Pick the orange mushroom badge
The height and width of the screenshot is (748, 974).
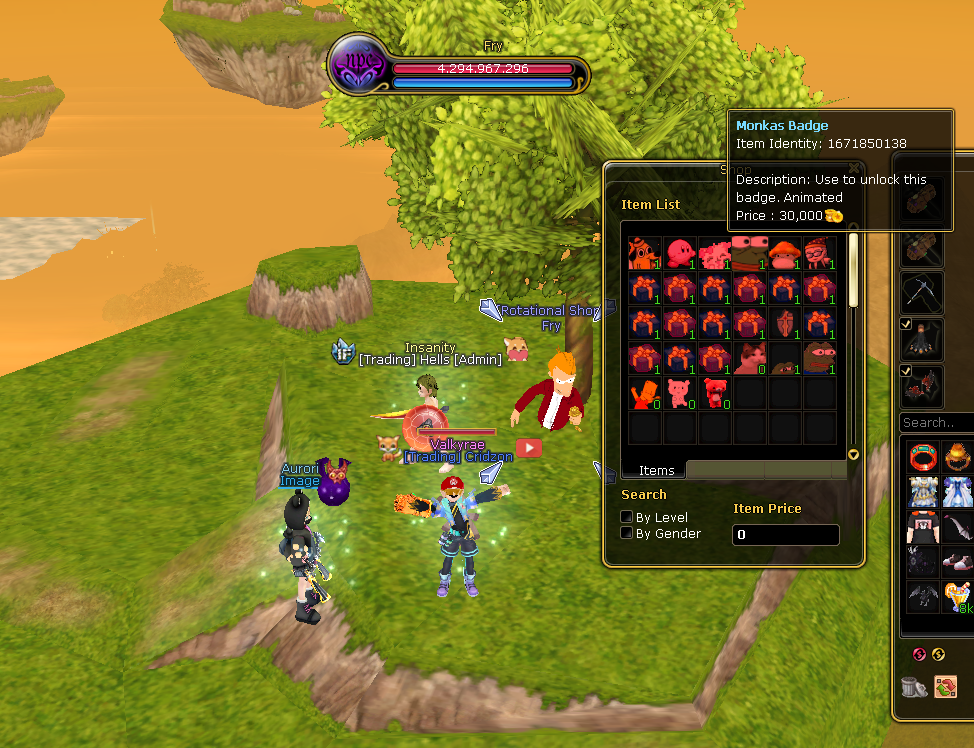(x=784, y=254)
